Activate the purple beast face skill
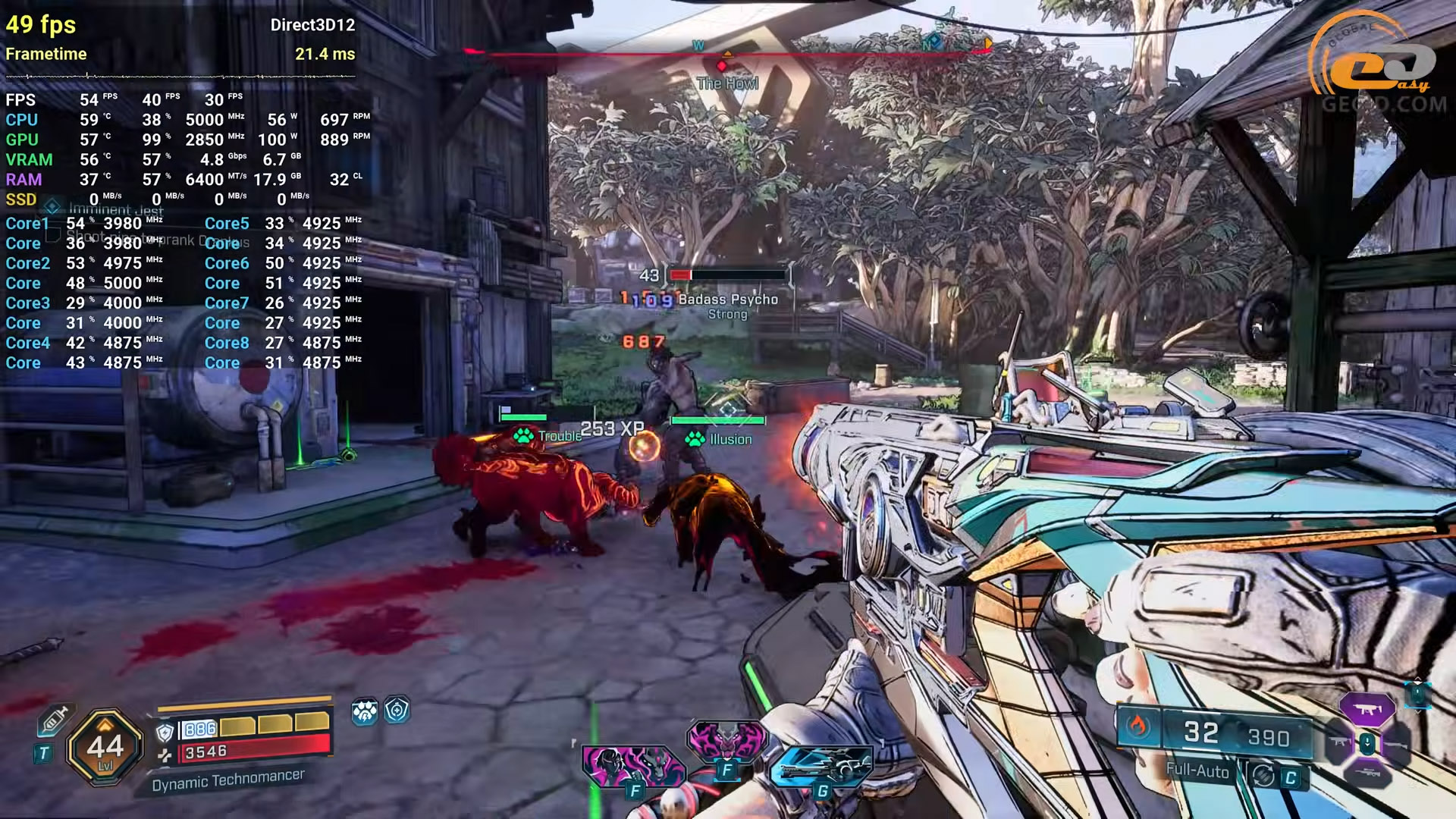Viewport: 1456px width, 819px height. (x=726, y=741)
